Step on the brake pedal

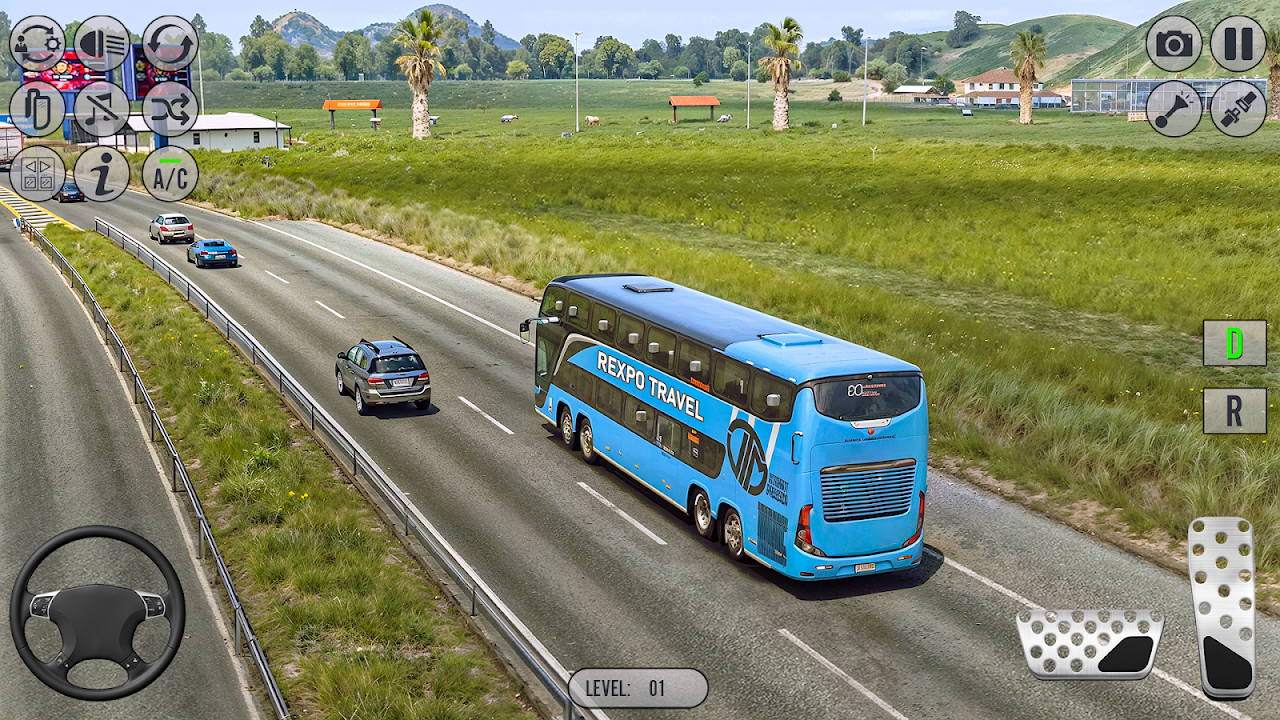tap(1089, 644)
